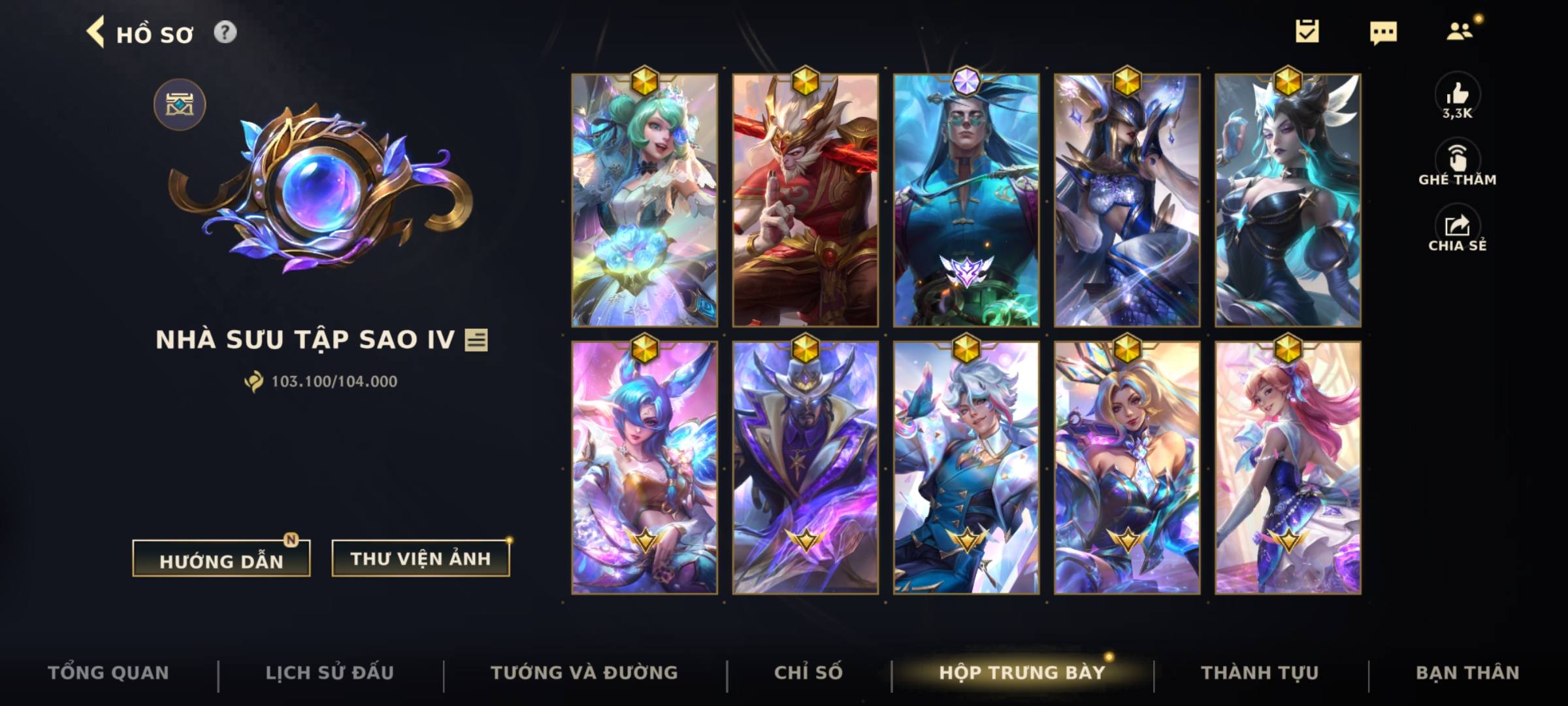Screen dimensions: 1568x706
Task: Open the help question mark icon beside Hồ Sơ
Action: coord(225,32)
